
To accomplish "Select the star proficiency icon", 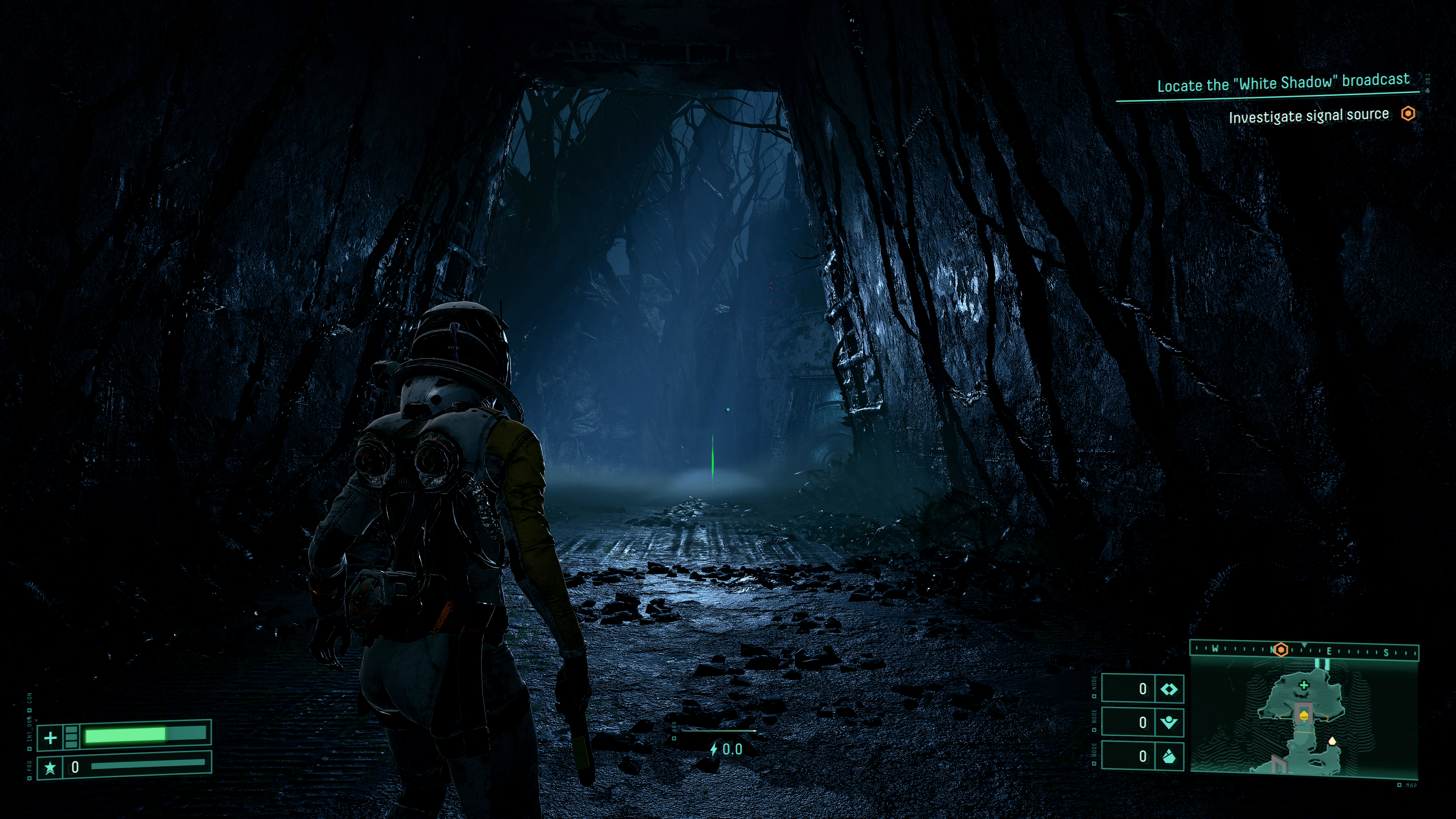I will point(50,767).
